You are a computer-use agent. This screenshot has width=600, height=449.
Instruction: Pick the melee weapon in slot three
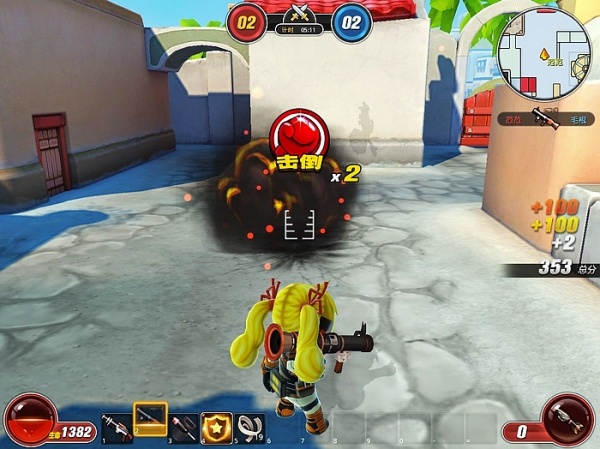click(184, 428)
